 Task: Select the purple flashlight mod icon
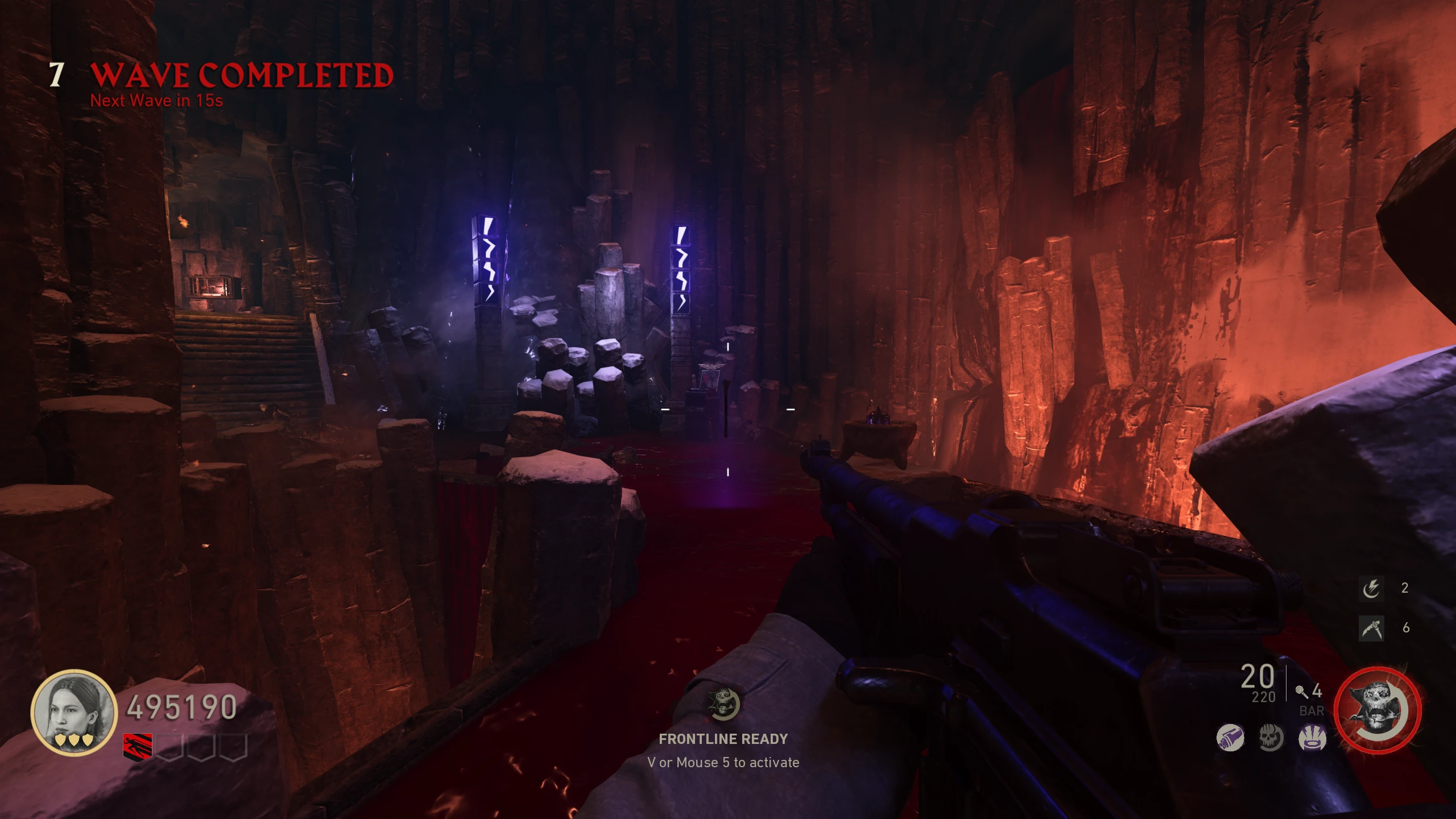(x=1230, y=738)
